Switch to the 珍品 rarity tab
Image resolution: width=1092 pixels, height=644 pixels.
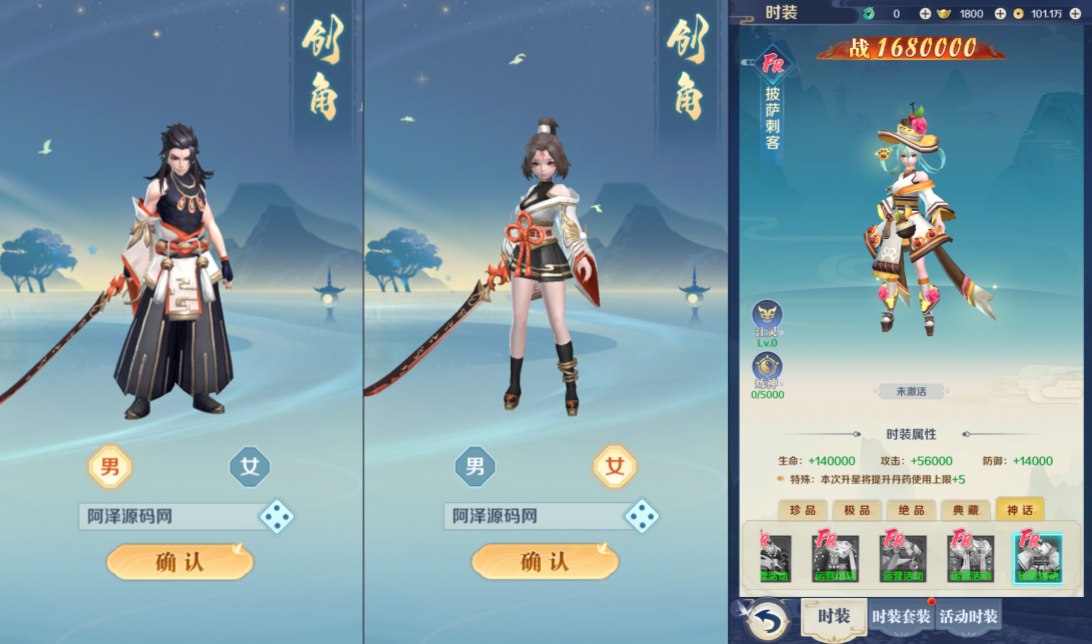click(x=803, y=510)
